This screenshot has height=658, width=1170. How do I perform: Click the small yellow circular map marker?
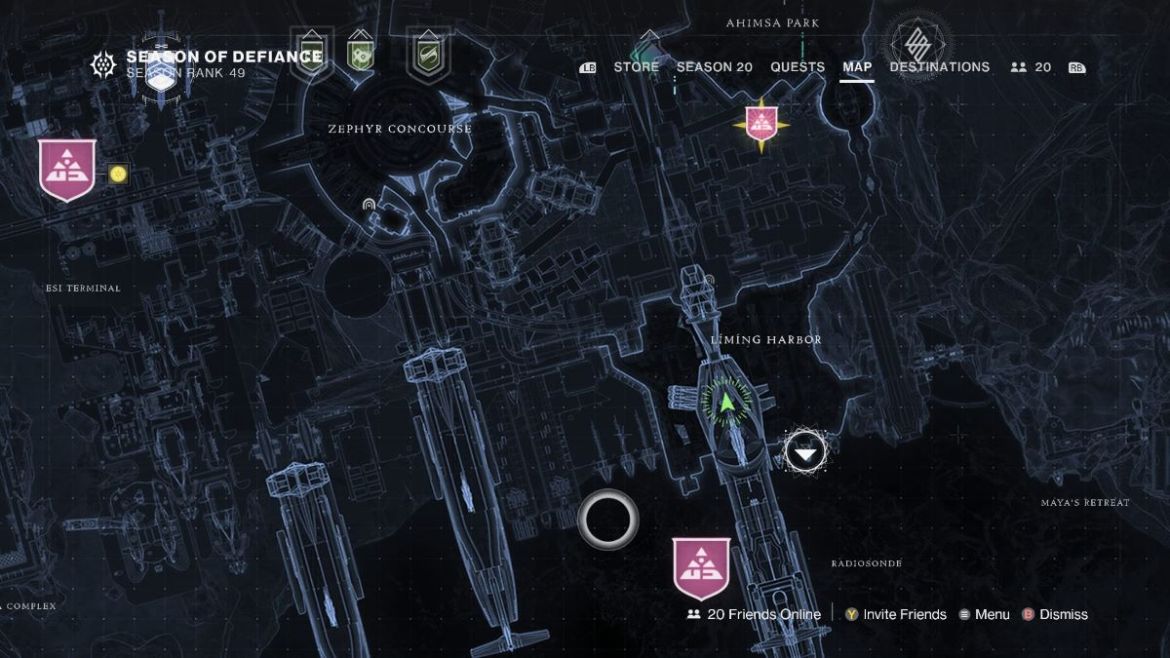[118, 174]
